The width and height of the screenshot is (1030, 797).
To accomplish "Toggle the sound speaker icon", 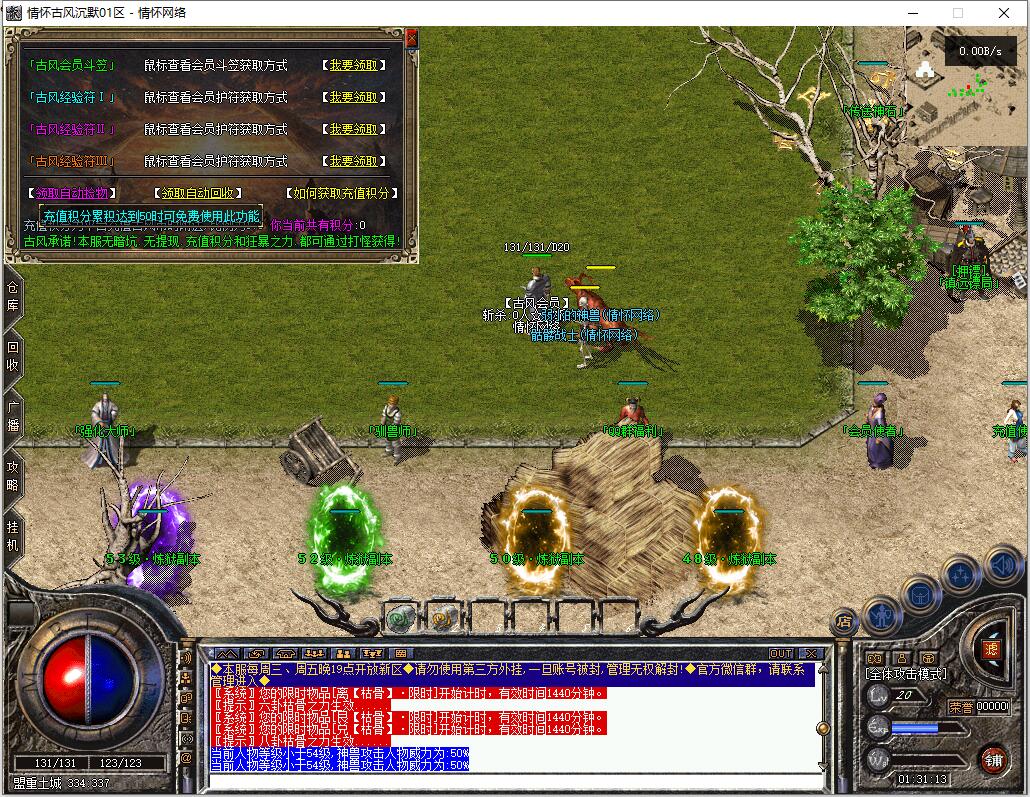I will coord(1002,566).
